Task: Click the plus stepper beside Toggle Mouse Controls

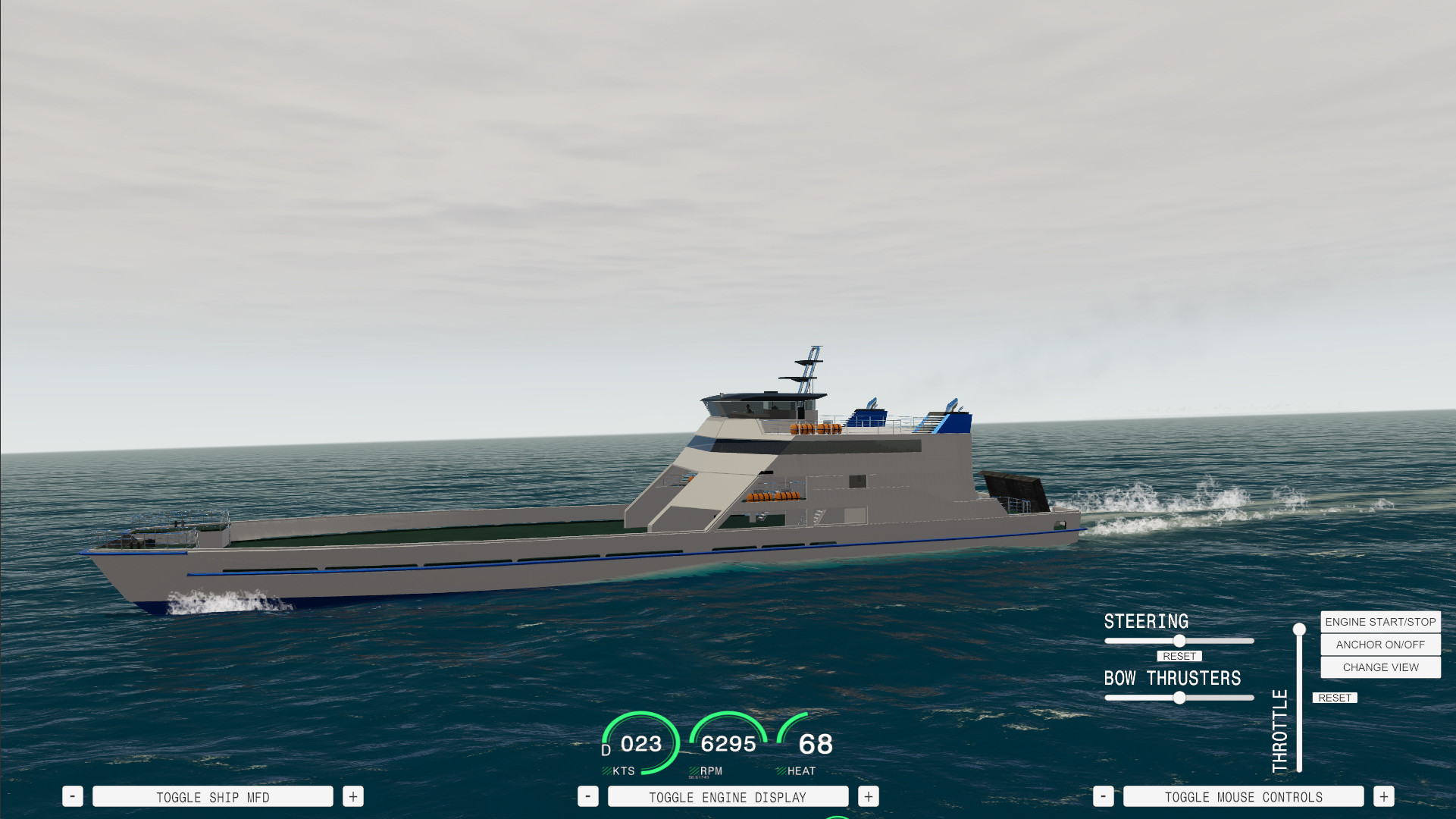Action: (x=1383, y=796)
